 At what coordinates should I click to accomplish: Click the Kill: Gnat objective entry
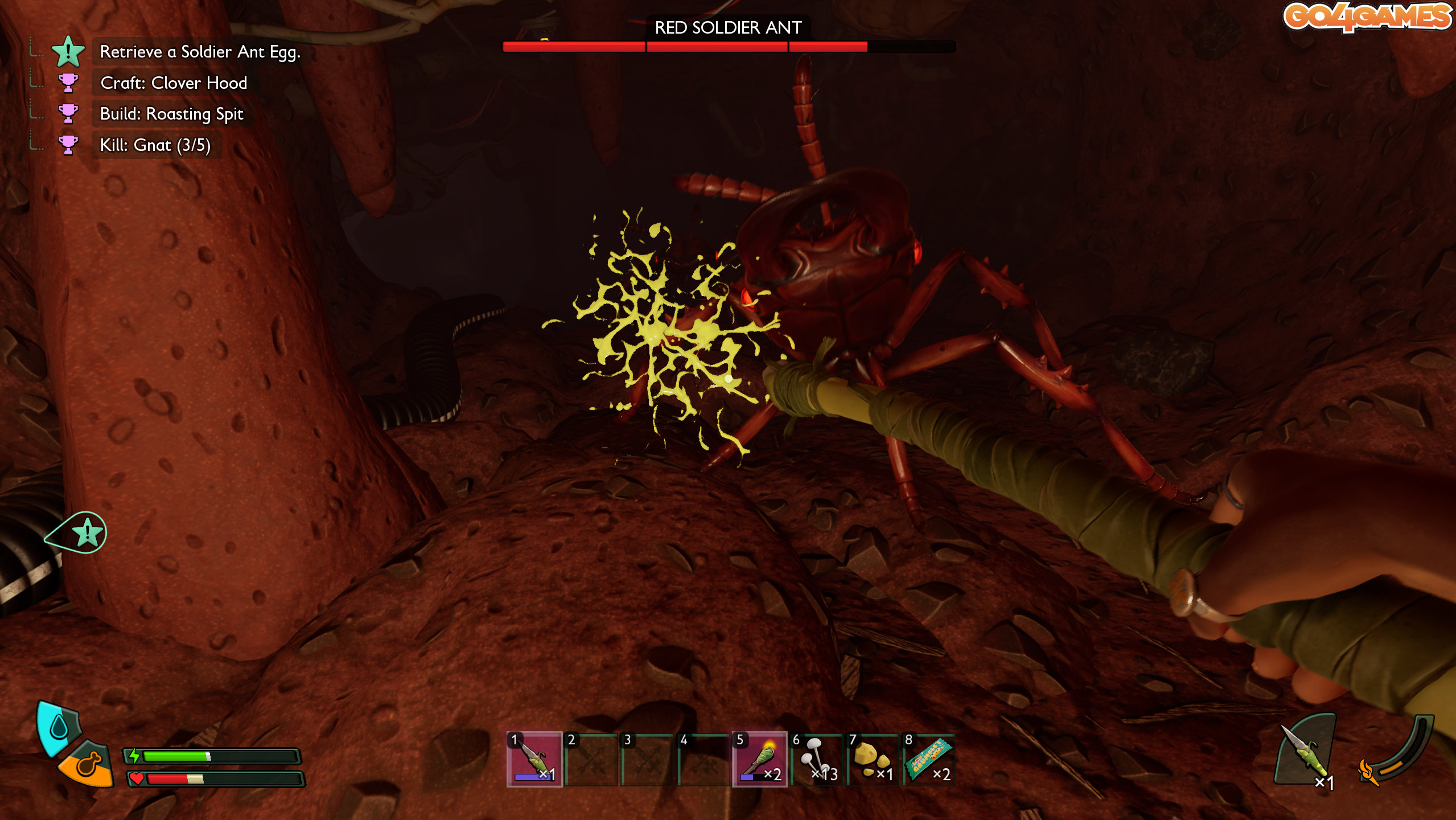point(155,145)
